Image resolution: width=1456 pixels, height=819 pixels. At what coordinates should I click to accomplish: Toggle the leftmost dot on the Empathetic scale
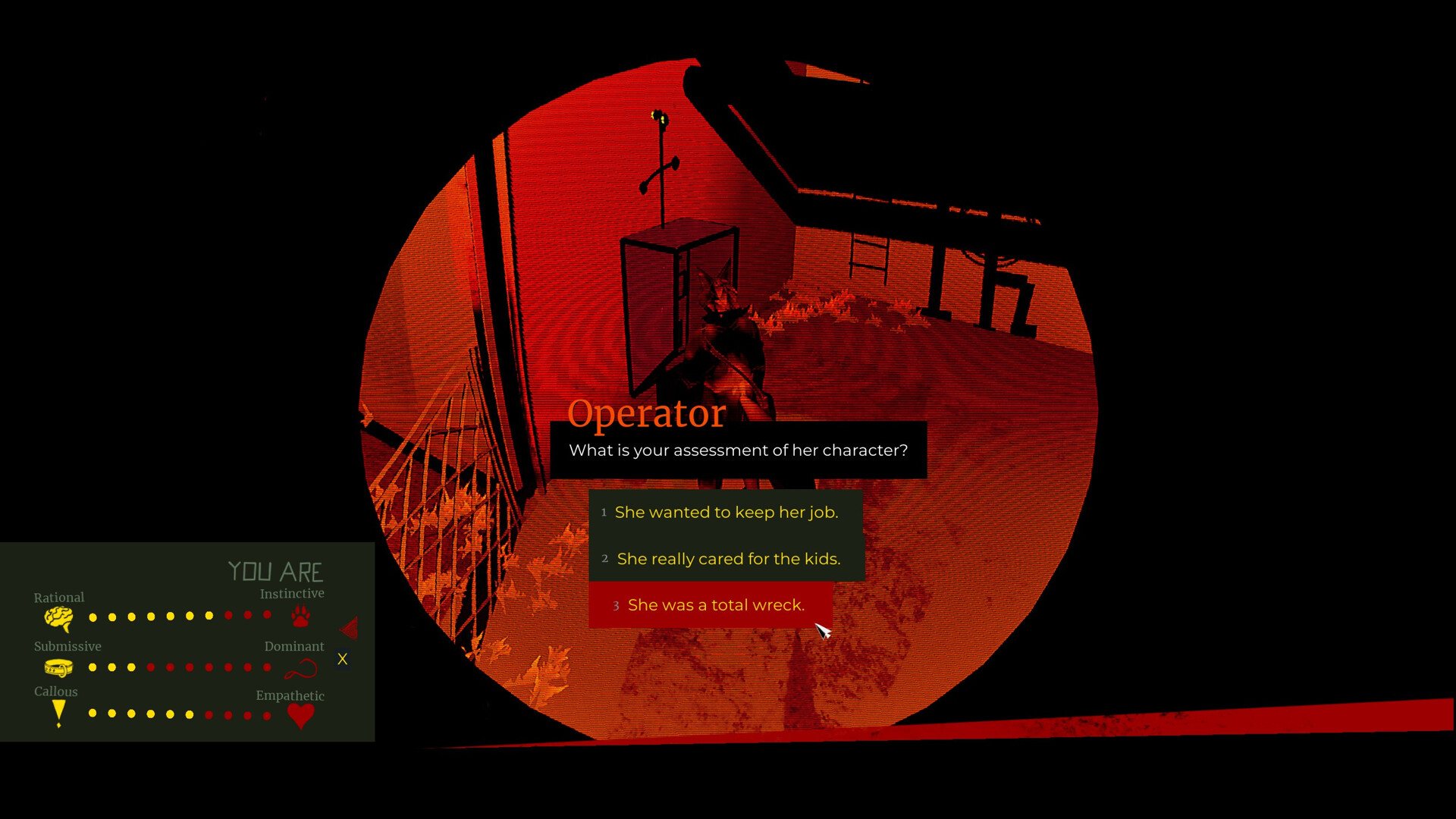[x=93, y=714]
